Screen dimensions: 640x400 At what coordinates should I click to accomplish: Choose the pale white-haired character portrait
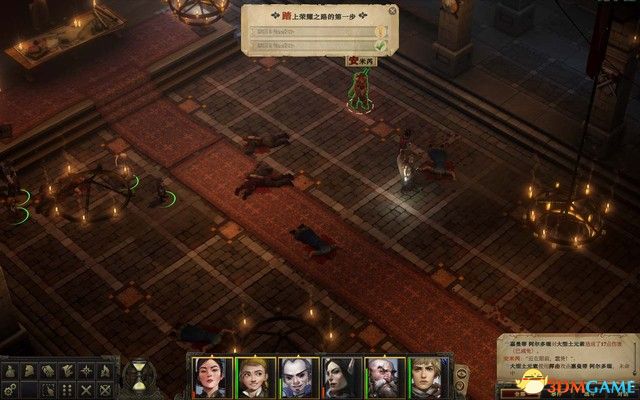[x=294, y=377]
